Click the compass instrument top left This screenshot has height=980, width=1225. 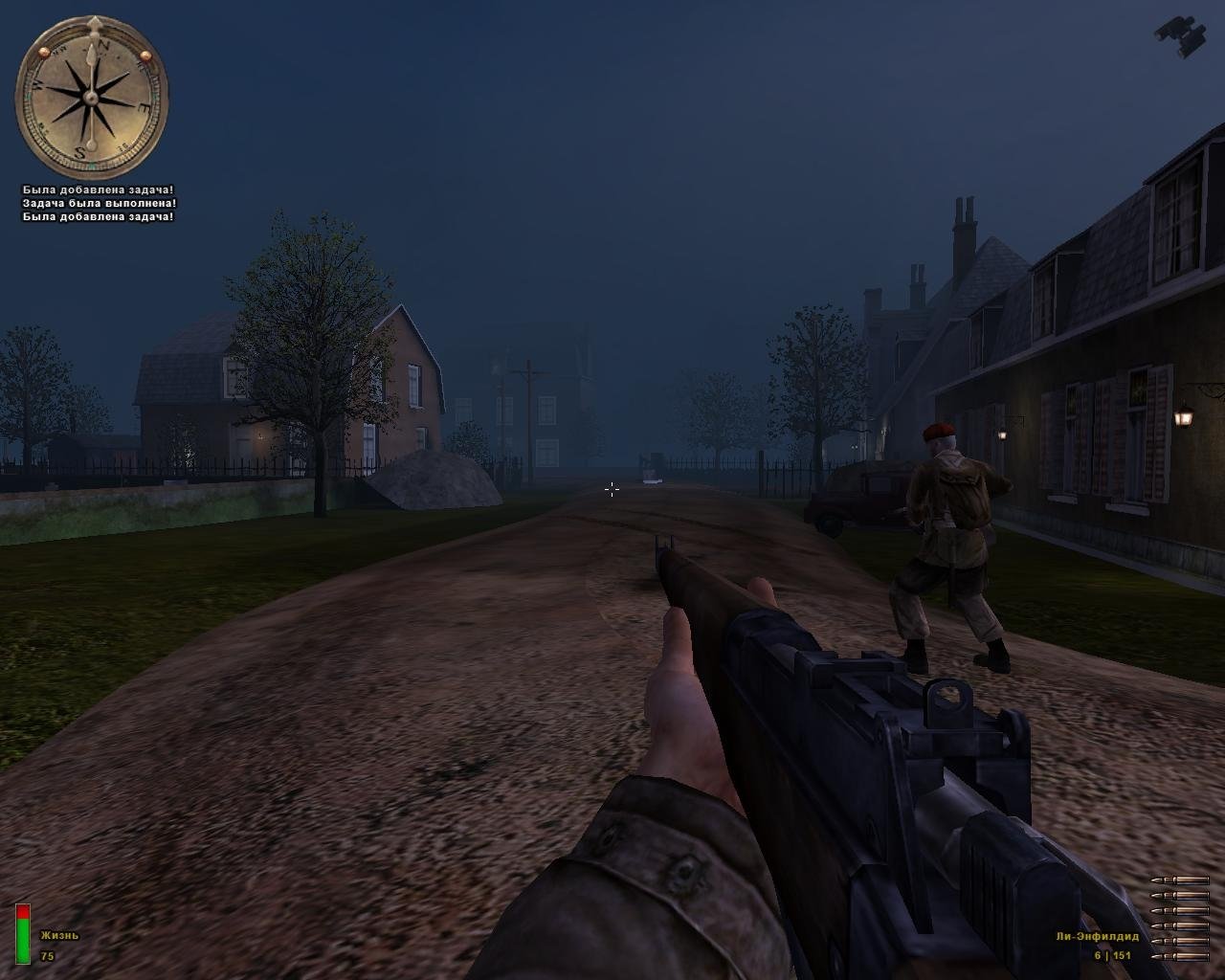point(91,96)
